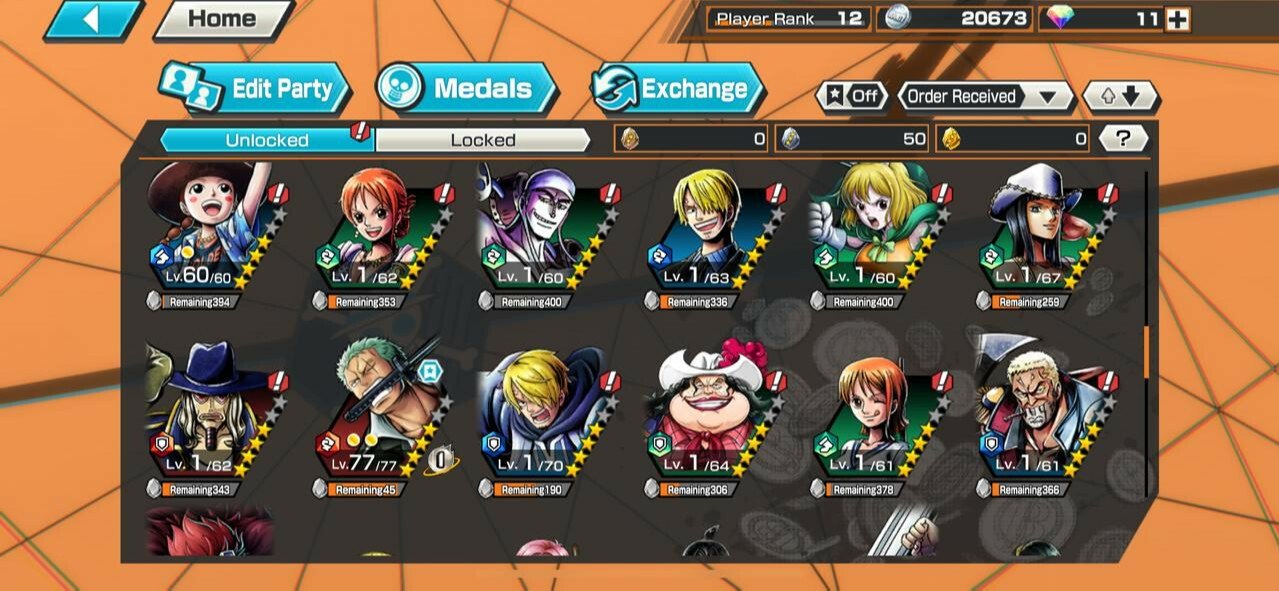Toggle the favorites filter Off button
Screen dimensions: 1279x591
pos(853,97)
